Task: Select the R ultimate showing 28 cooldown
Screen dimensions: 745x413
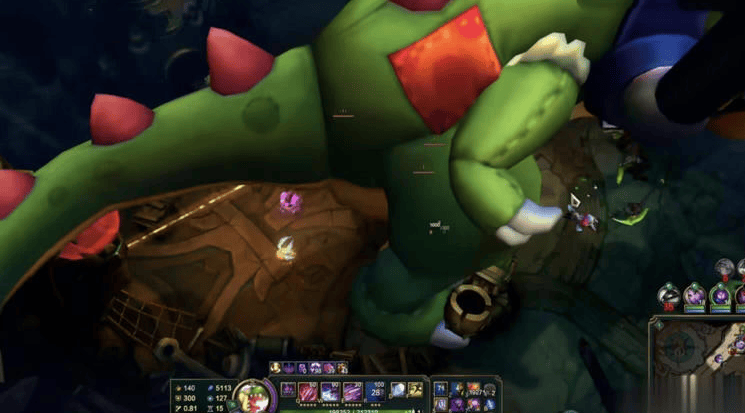Action: pyautogui.click(x=376, y=391)
